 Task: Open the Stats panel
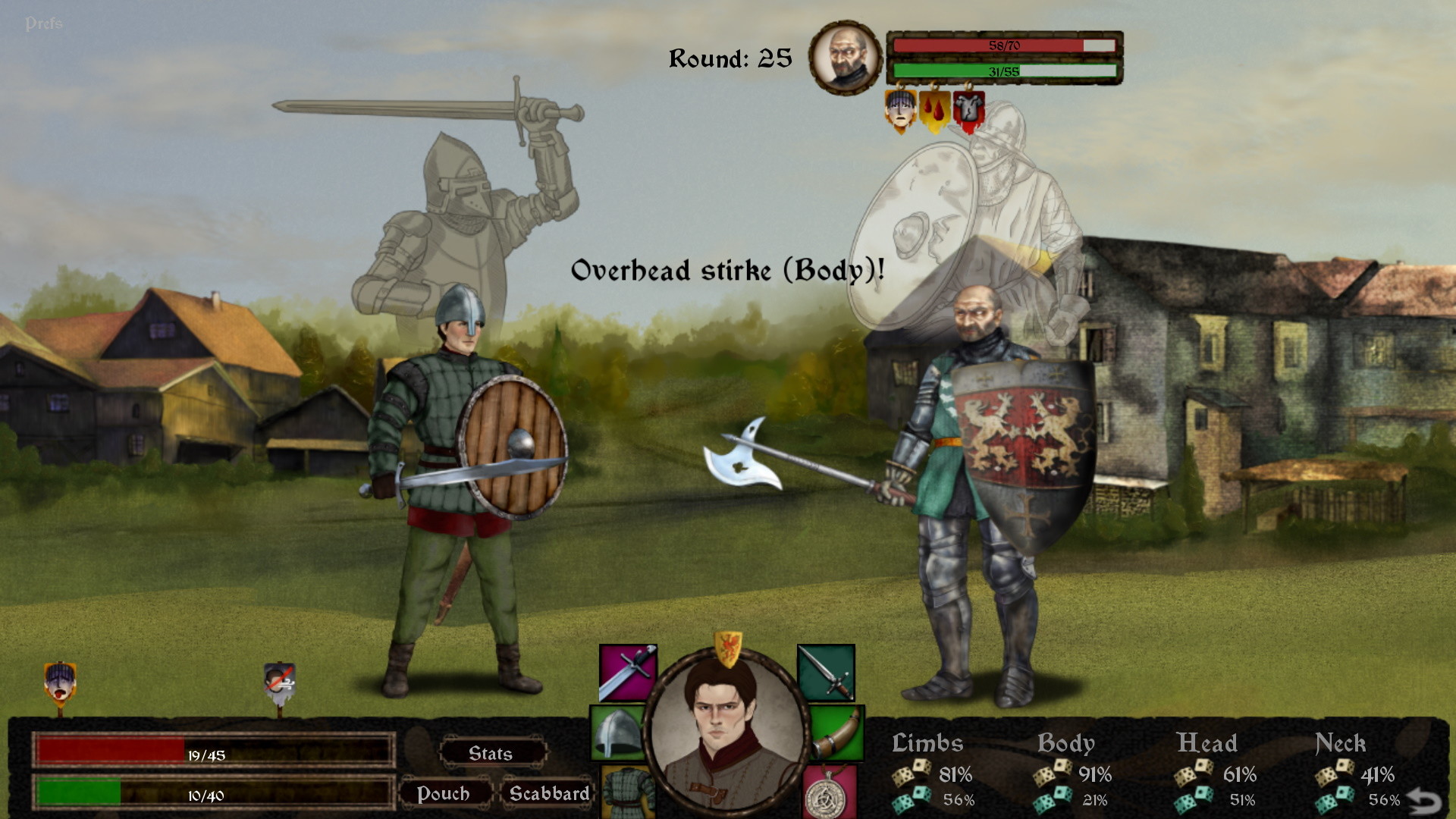click(491, 753)
